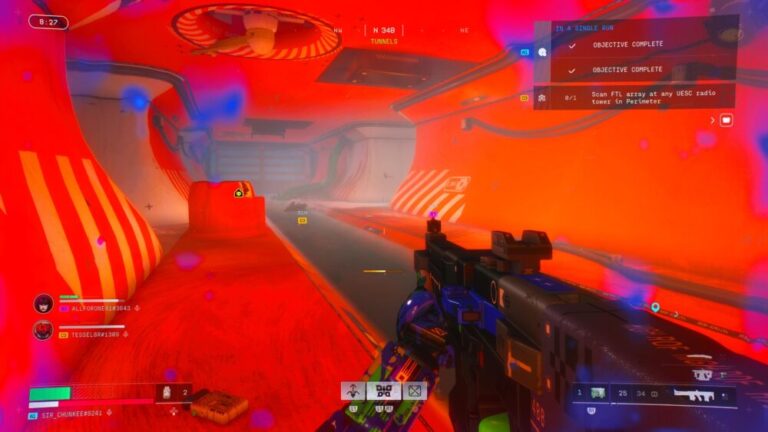Select the green consumable item slot

(x=598, y=393)
